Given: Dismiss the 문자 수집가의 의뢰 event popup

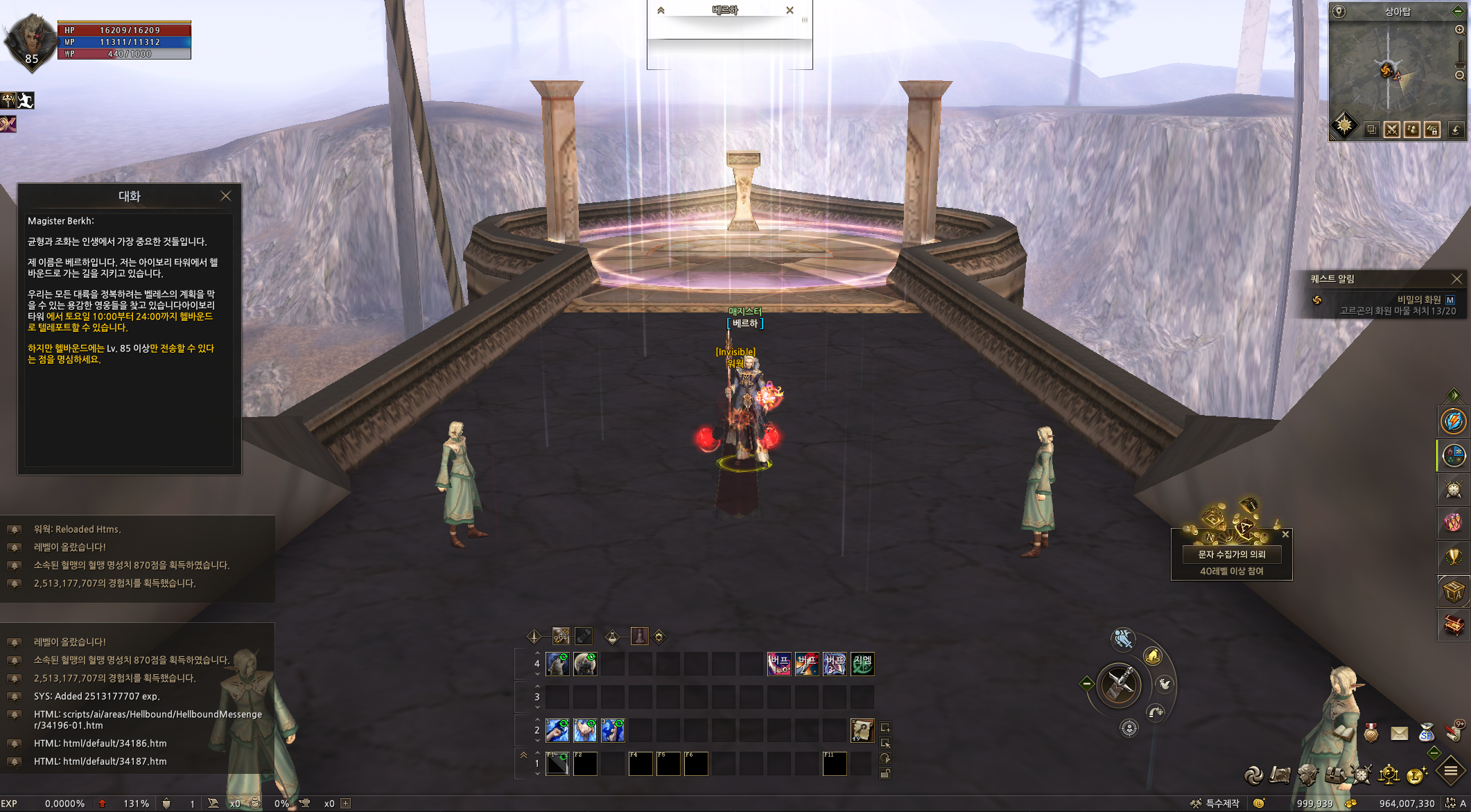Looking at the screenshot, I should click(x=1285, y=534).
